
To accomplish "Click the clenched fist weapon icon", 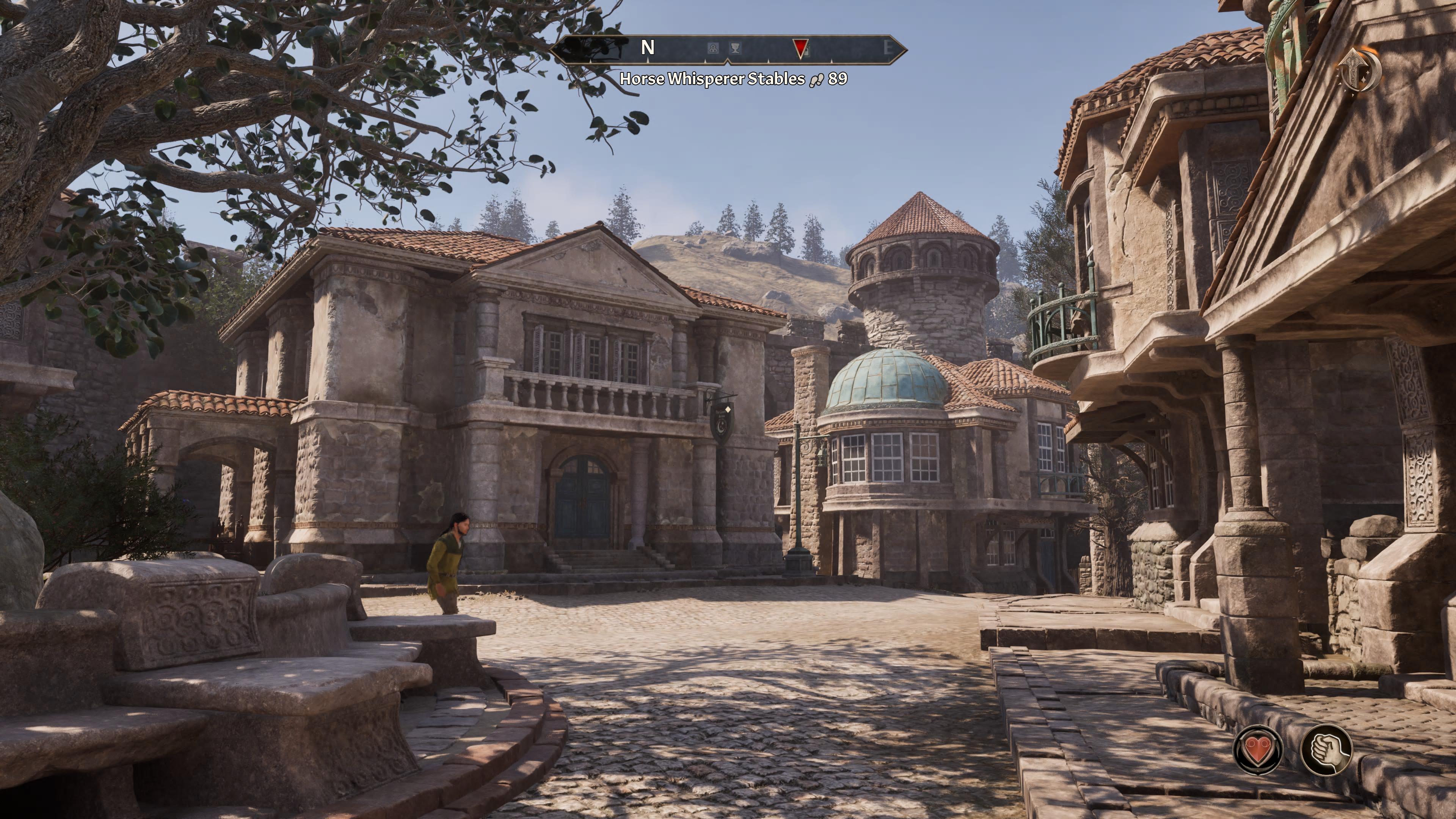I will tap(1326, 750).
